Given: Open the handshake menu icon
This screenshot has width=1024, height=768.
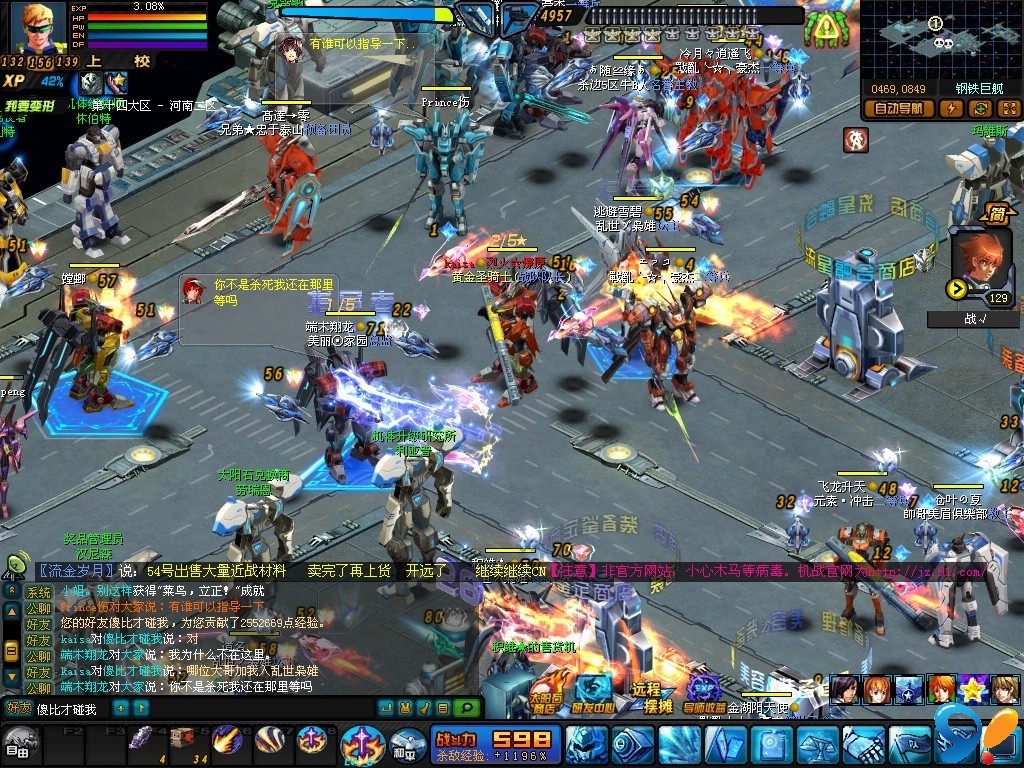Looking at the screenshot, I should [860, 745].
